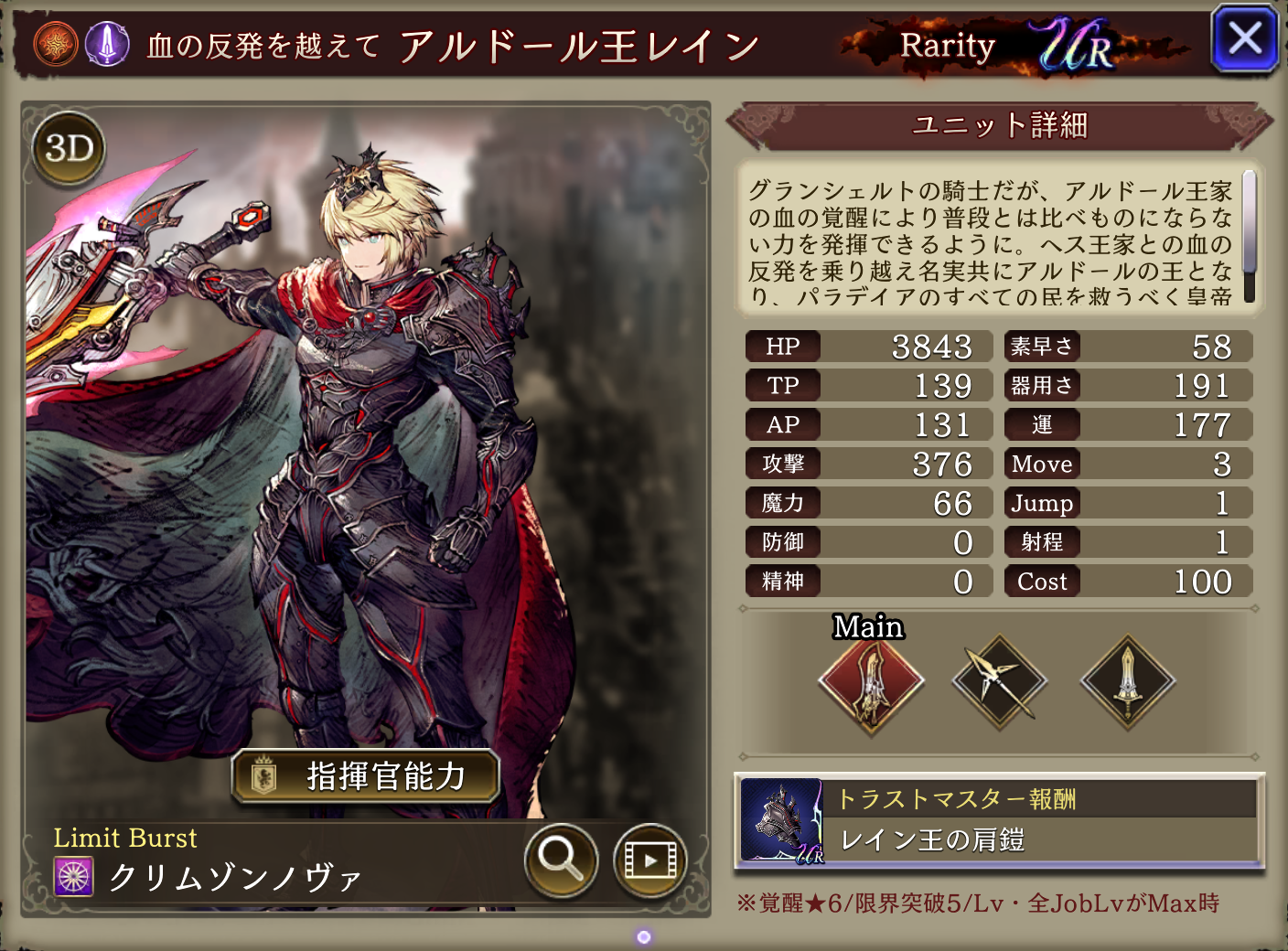Screen dimensions: 1288x951
Task: Tap the purple sword job icon
Action: (x=107, y=44)
